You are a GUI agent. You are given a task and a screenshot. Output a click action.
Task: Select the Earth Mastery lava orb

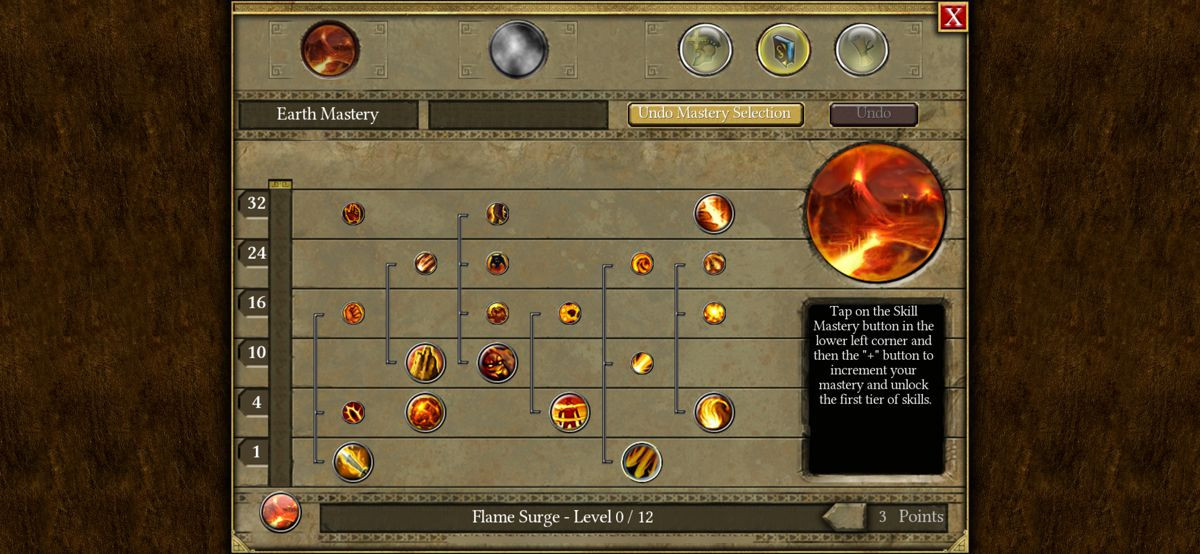pos(330,49)
